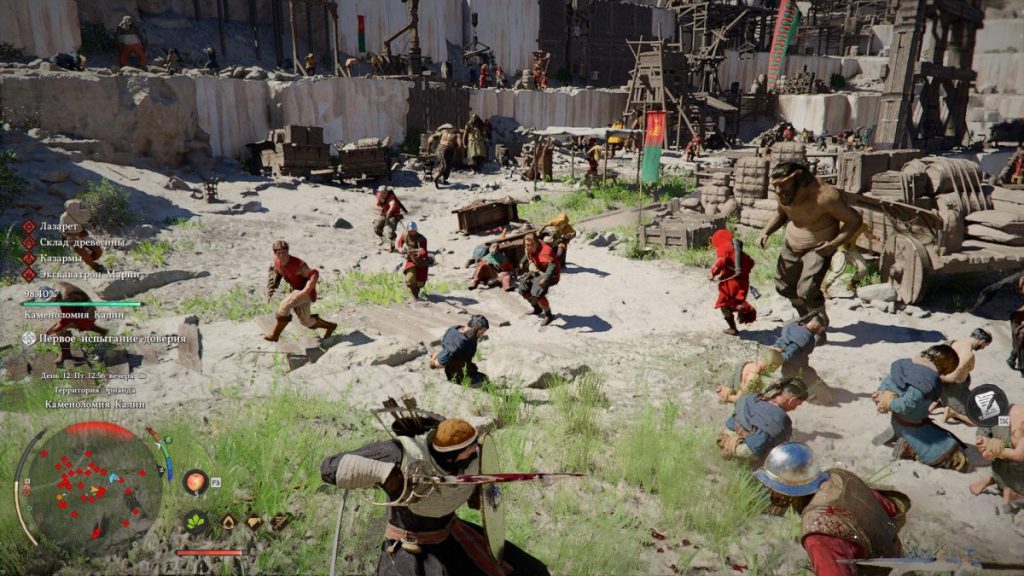Open the scroll notification icon
Image resolution: width=1024 pixels, height=576 pixels.
click(987, 404)
